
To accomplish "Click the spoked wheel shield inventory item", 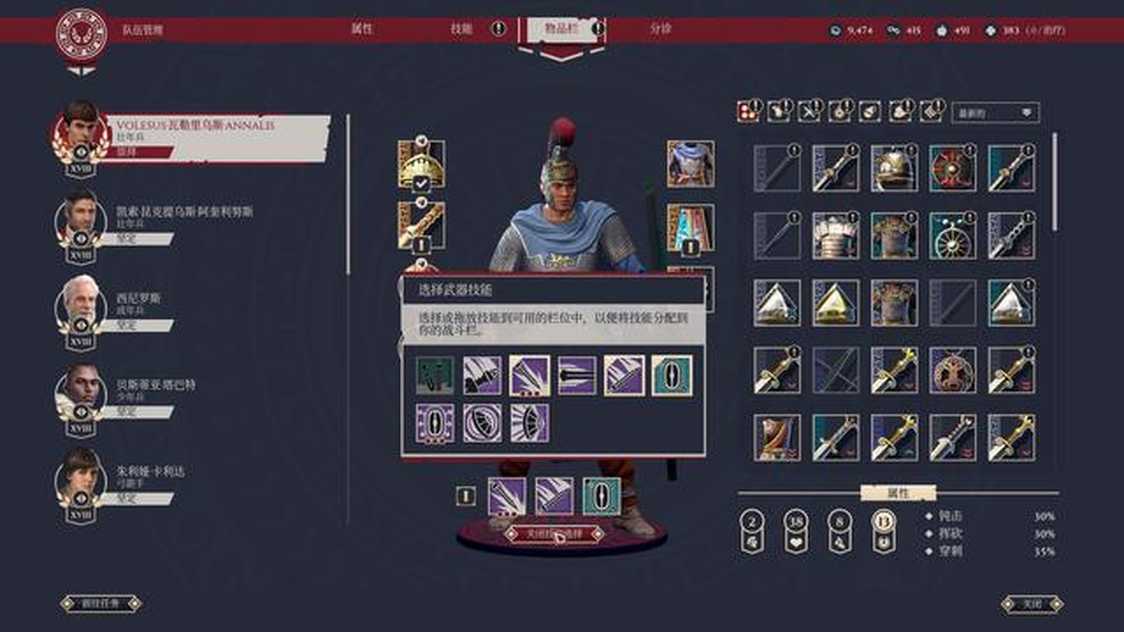I will click(x=952, y=236).
